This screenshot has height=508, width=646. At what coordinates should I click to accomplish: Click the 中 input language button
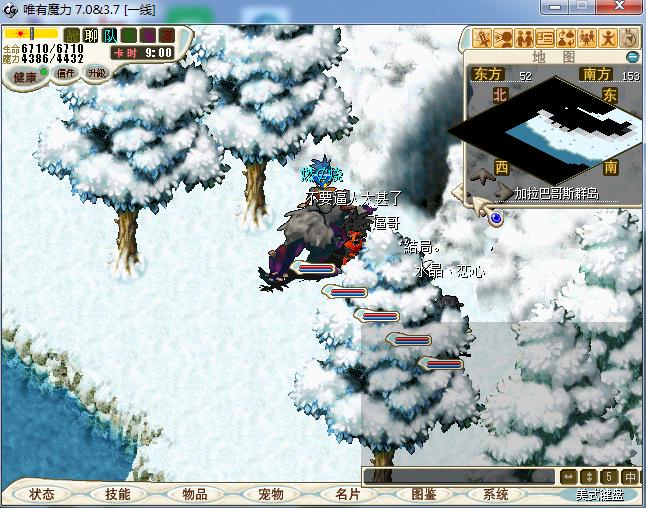tap(630, 476)
